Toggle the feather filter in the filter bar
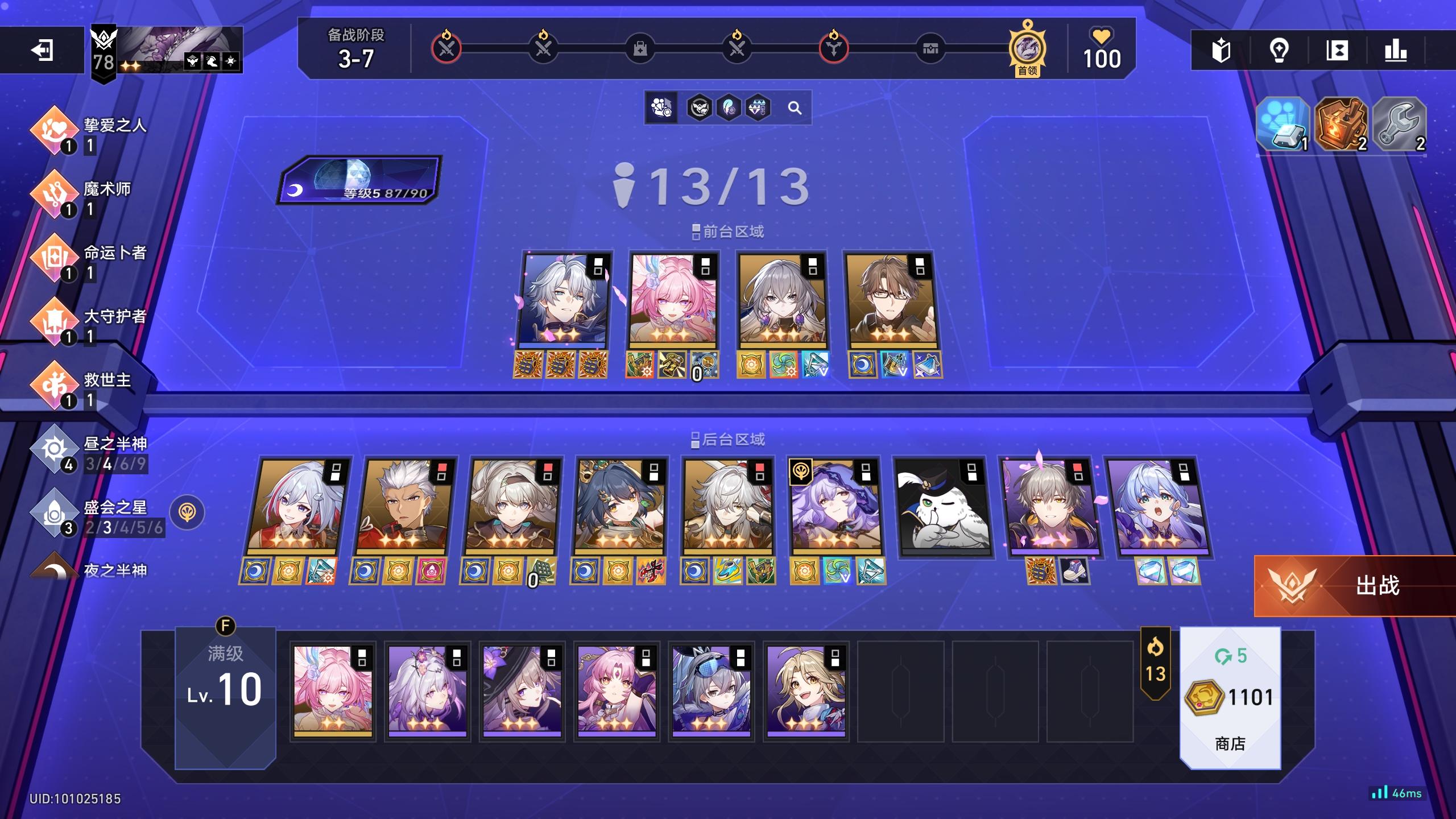This screenshot has width=1456, height=819. [x=729, y=107]
